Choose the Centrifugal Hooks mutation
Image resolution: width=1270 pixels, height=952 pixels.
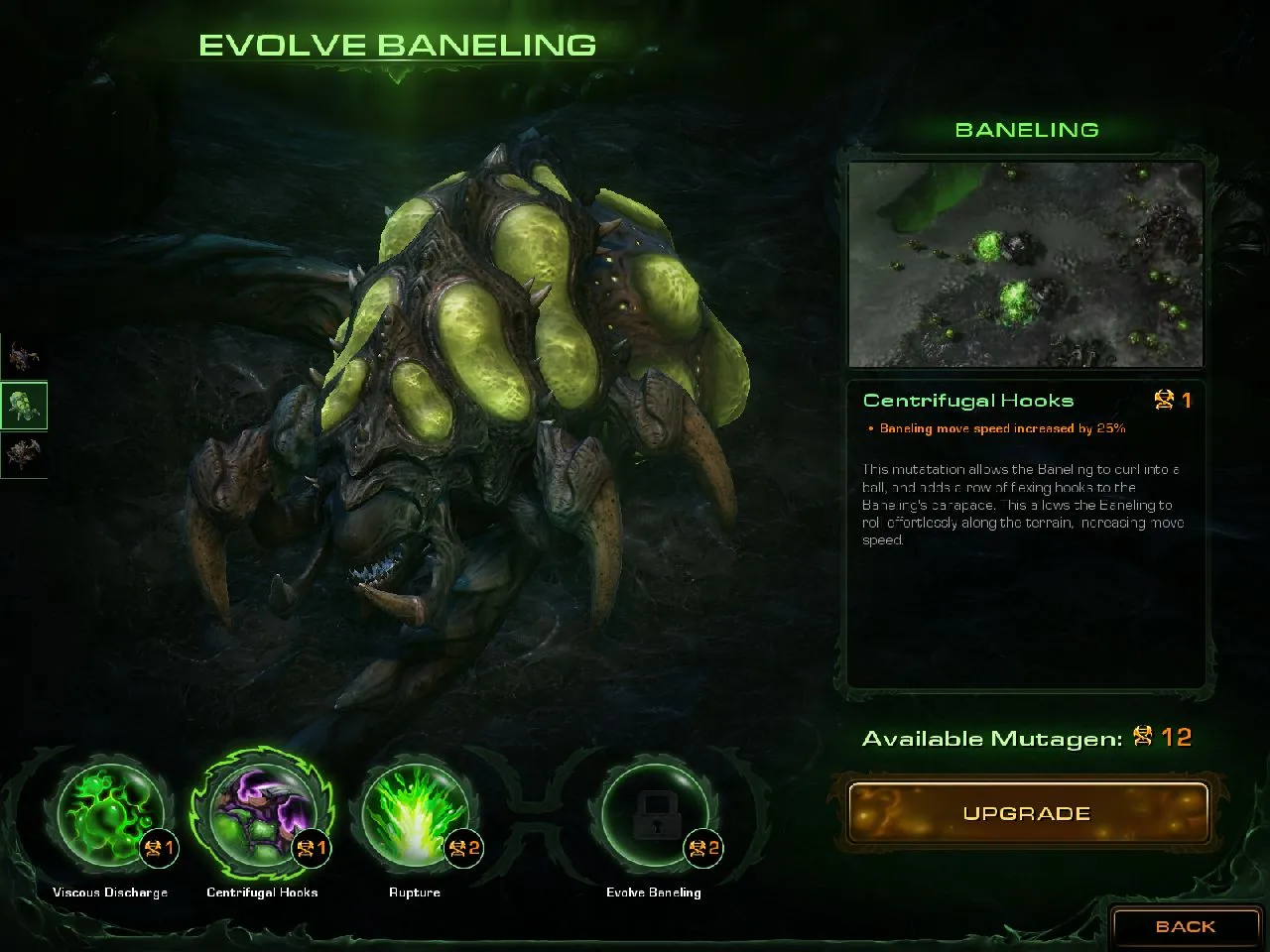pos(262,817)
